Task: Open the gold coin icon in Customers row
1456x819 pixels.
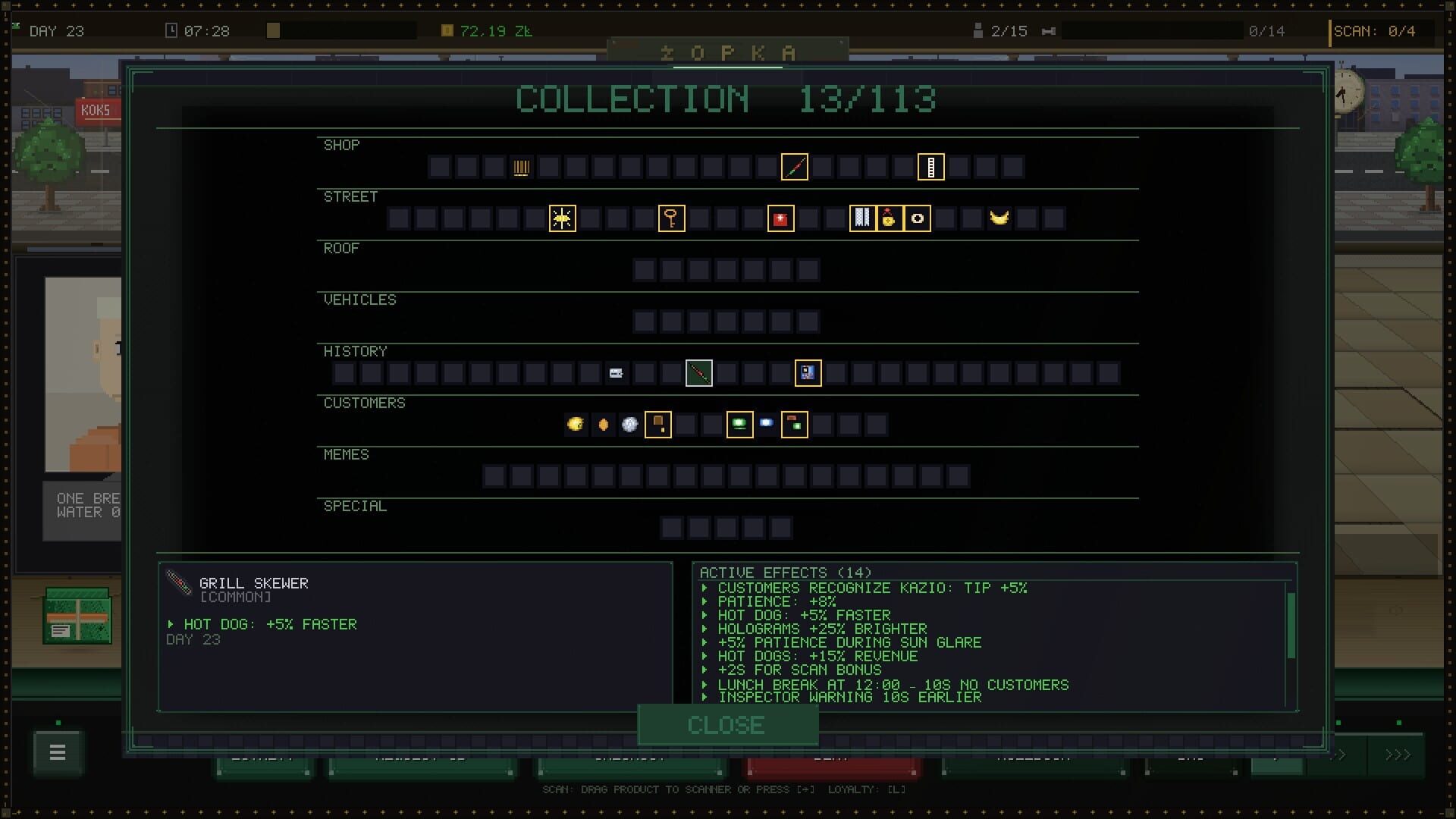Action: [x=575, y=425]
